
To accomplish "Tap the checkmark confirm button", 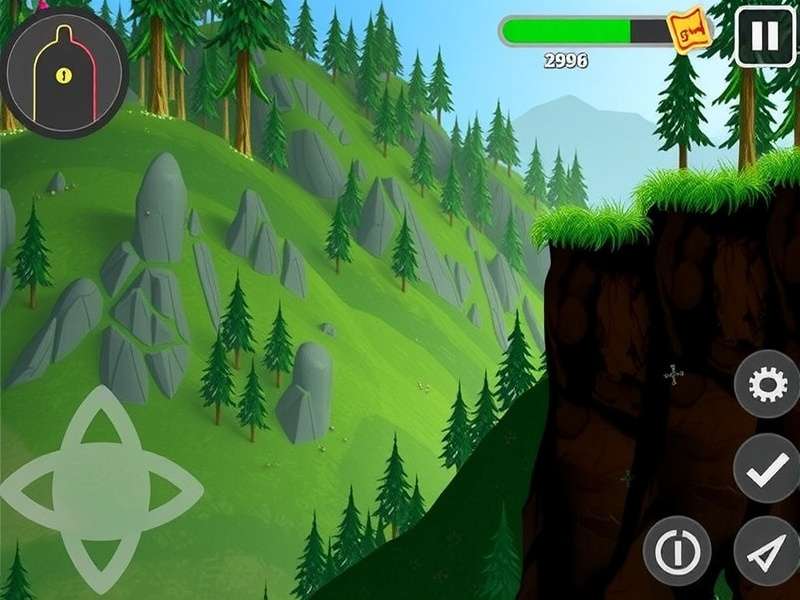I will click(x=767, y=469).
